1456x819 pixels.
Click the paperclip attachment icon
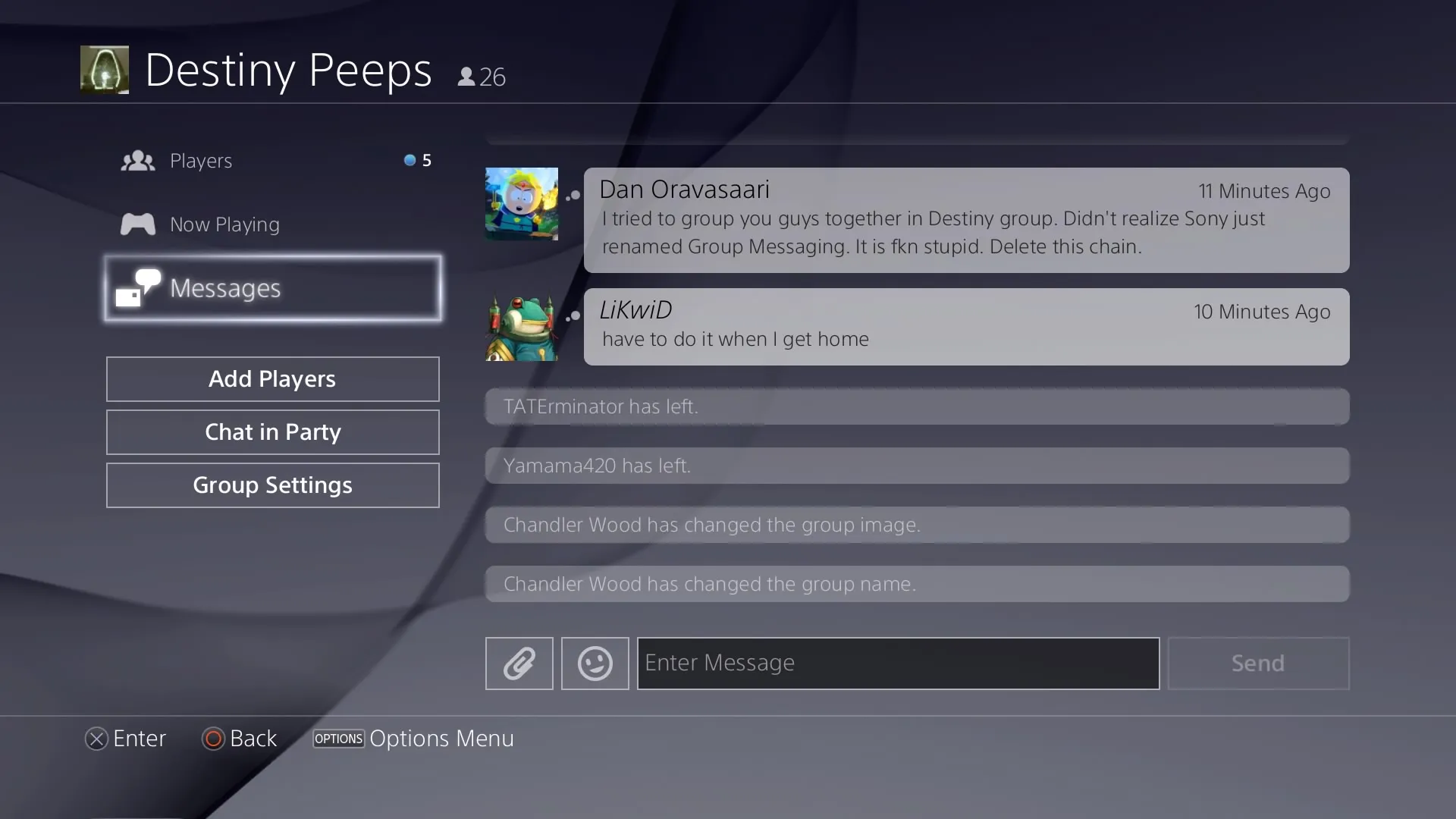pyautogui.click(x=519, y=663)
